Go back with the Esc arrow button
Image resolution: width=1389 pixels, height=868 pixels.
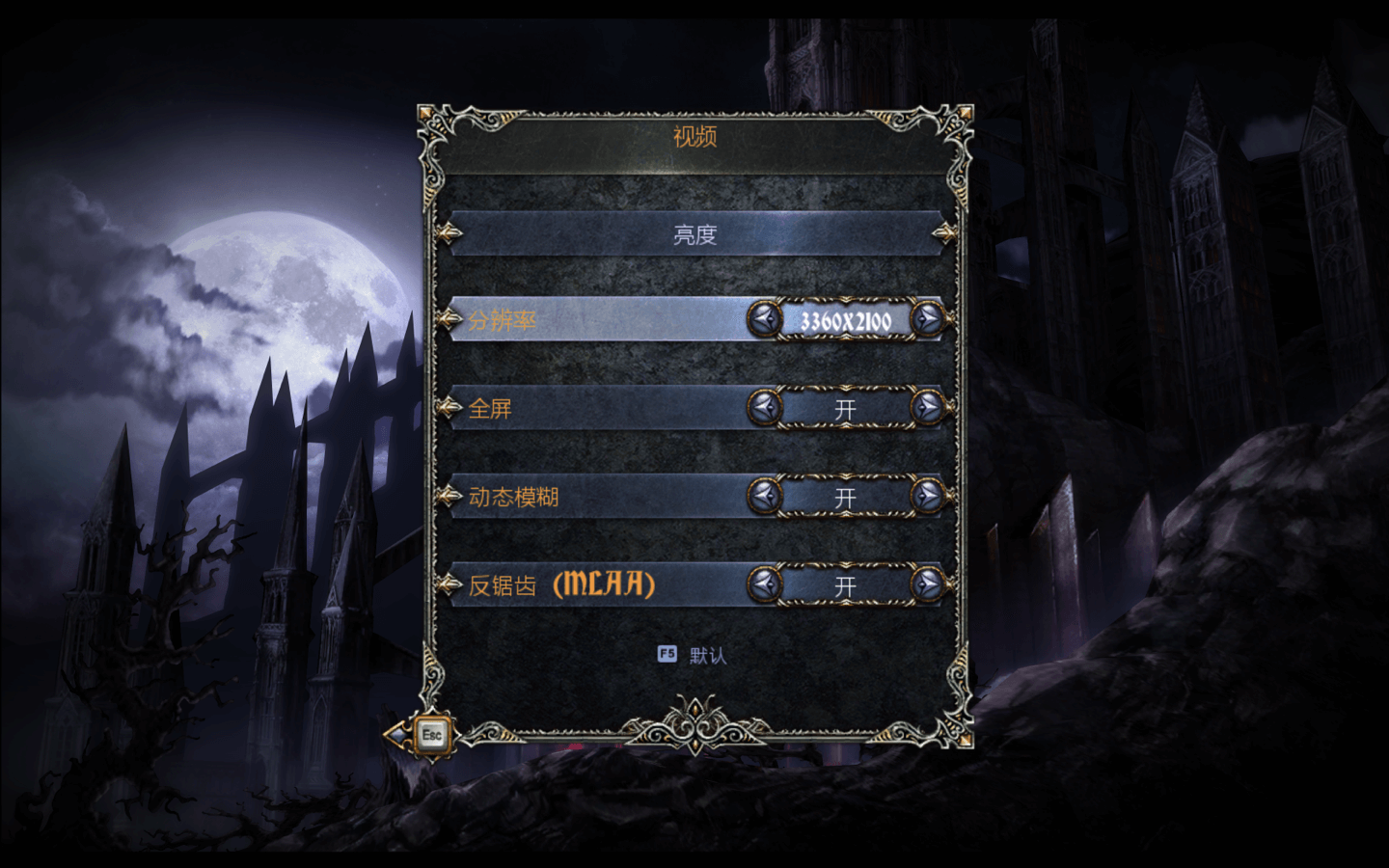tap(424, 736)
